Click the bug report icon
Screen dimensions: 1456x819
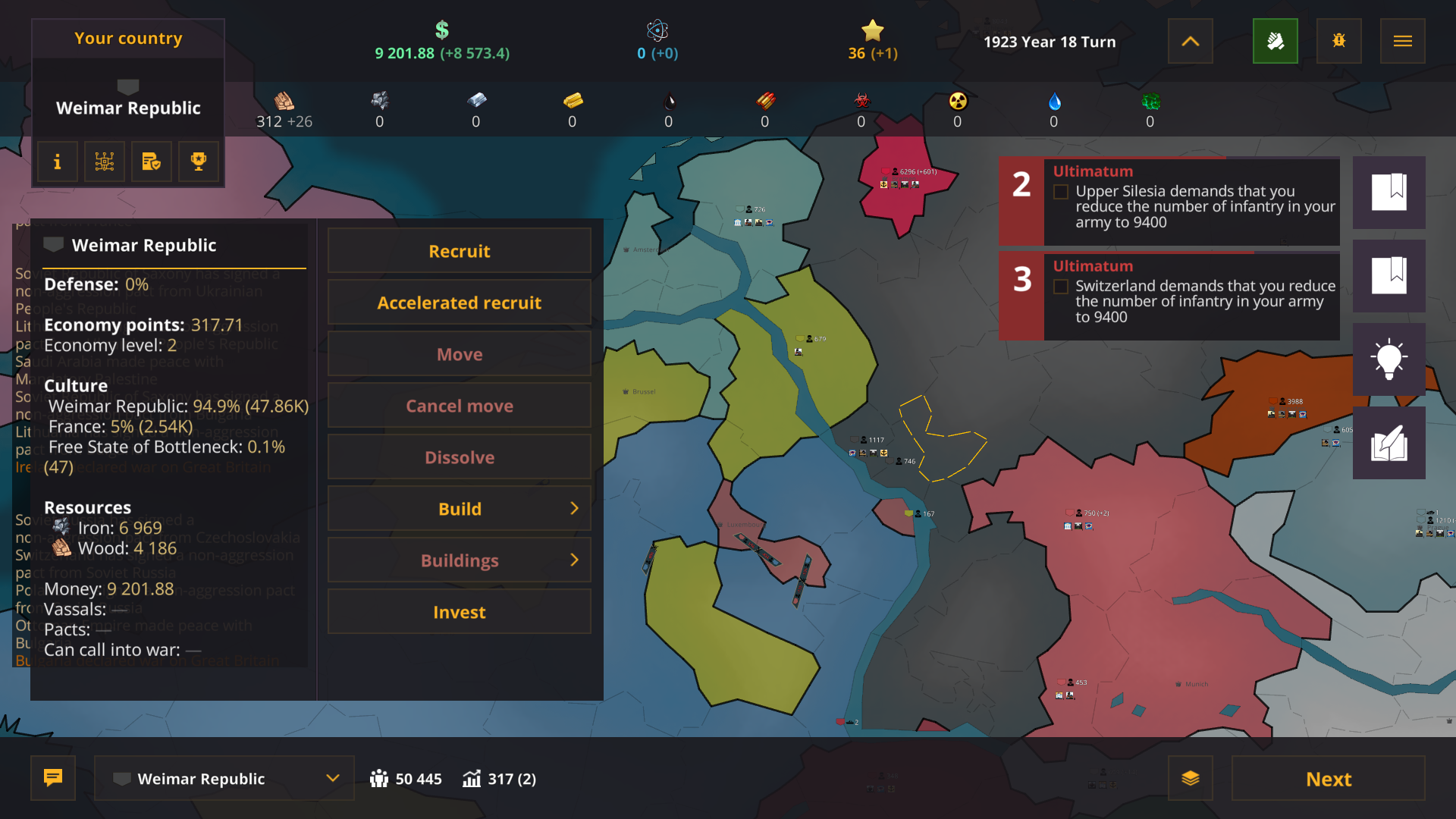click(x=1338, y=41)
